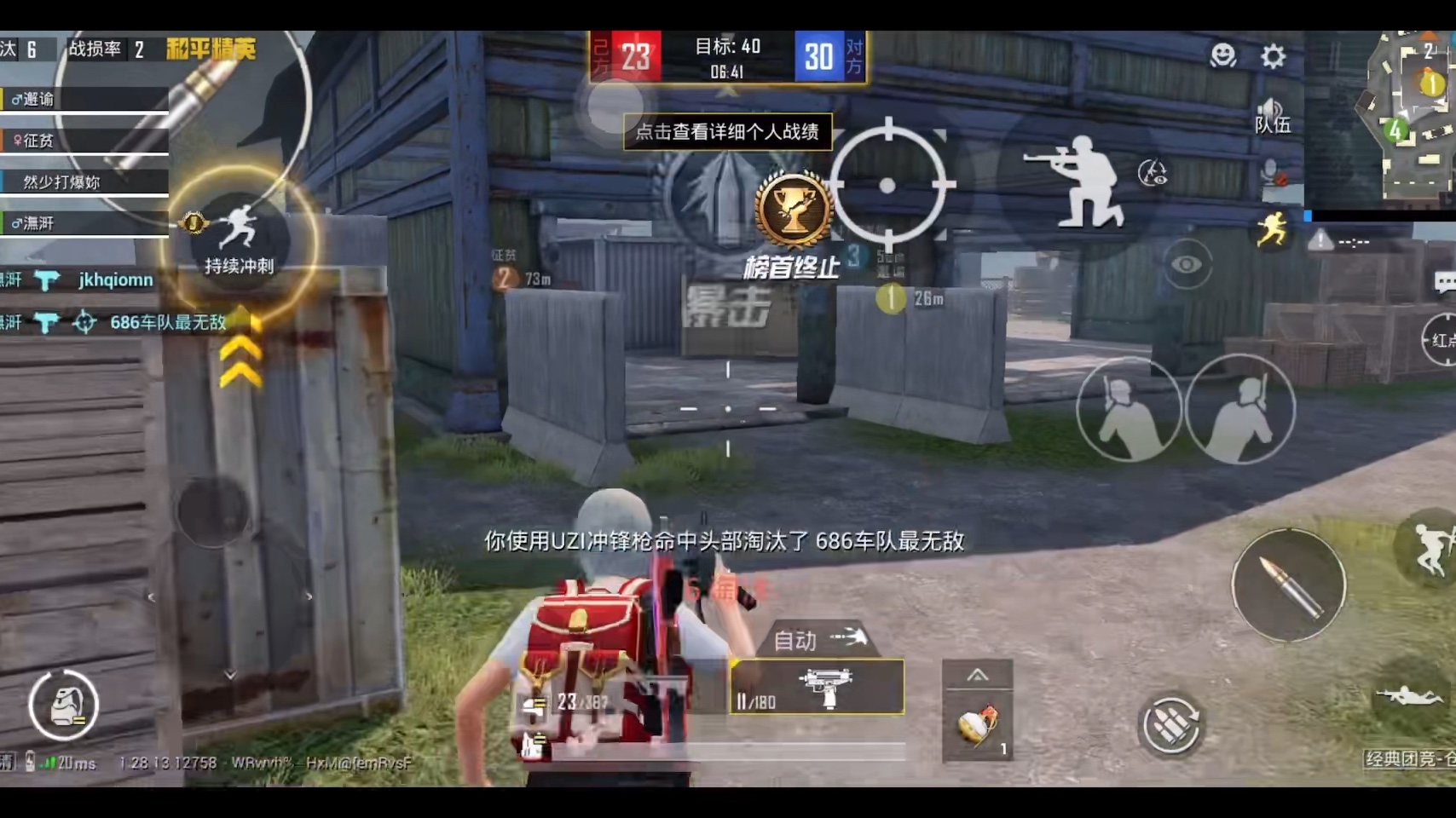The width and height of the screenshot is (1456, 818).
Task: Open the backpack inventory icon
Action: click(63, 705)
